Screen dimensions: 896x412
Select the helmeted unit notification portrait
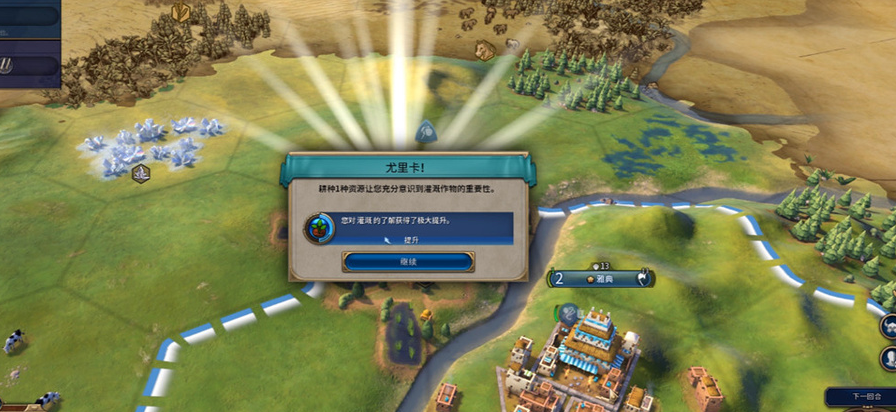[x=888, y=327]
